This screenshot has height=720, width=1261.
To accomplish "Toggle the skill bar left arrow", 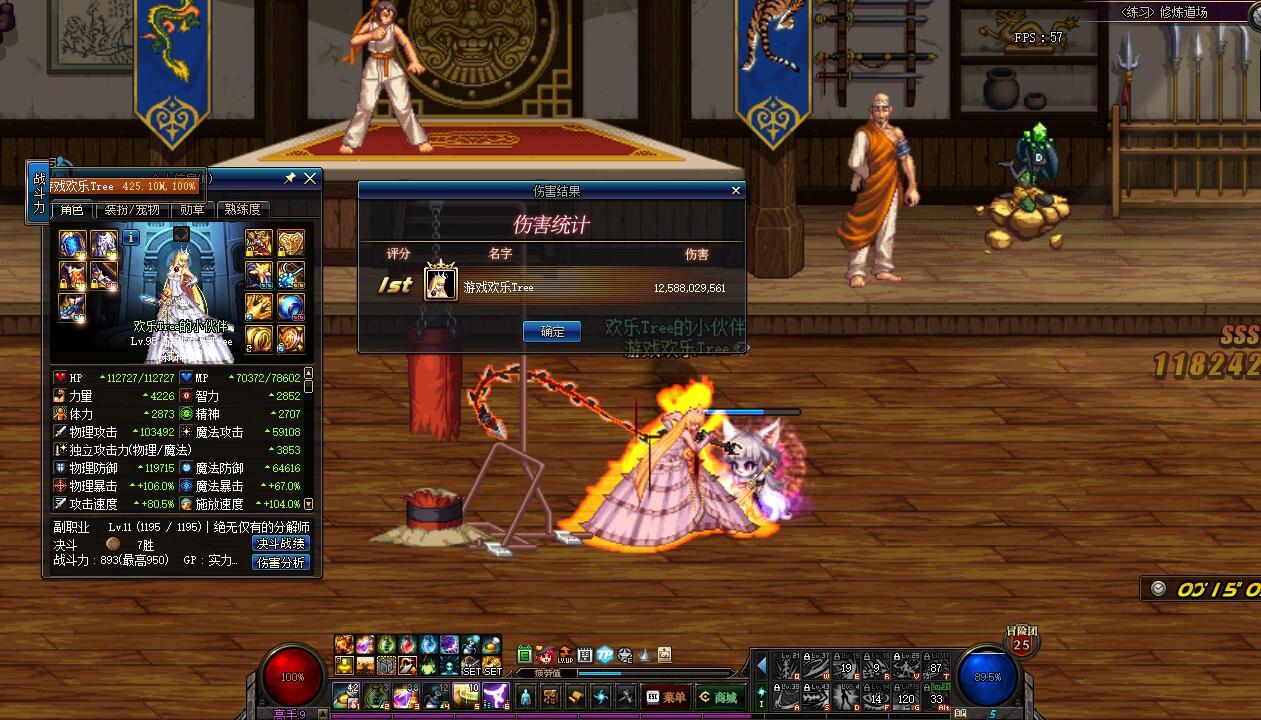I will point(762,665).
